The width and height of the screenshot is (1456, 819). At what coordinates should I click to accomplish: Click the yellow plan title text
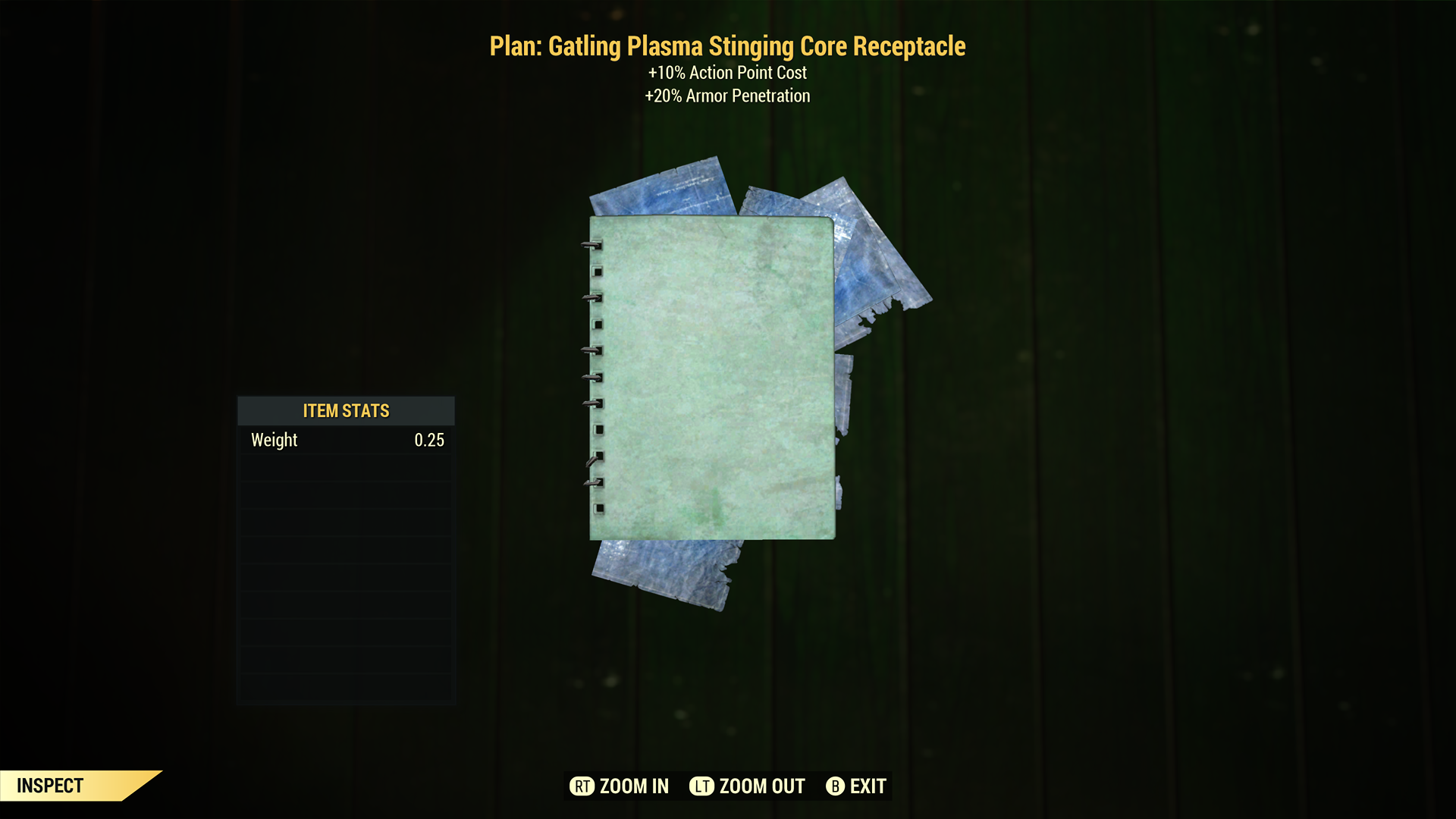(728, 45)
